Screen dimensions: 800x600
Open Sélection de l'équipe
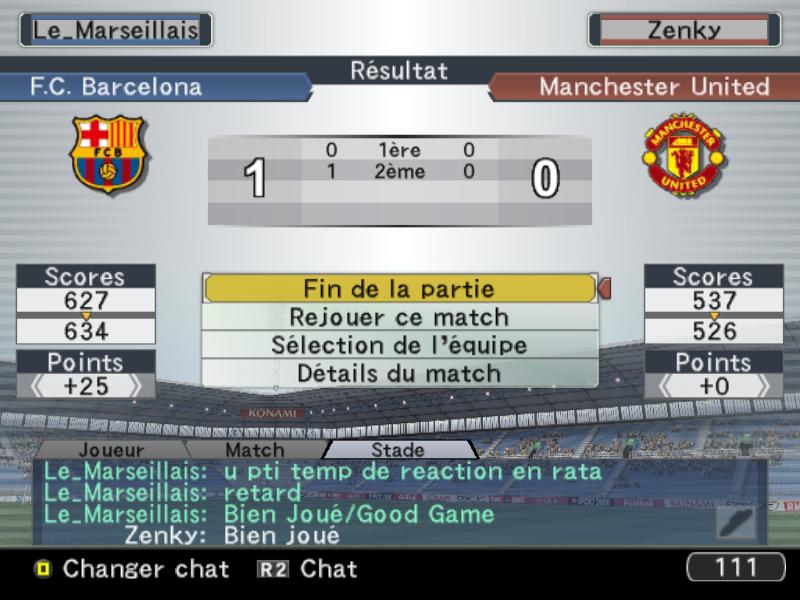tap(400, 345)
